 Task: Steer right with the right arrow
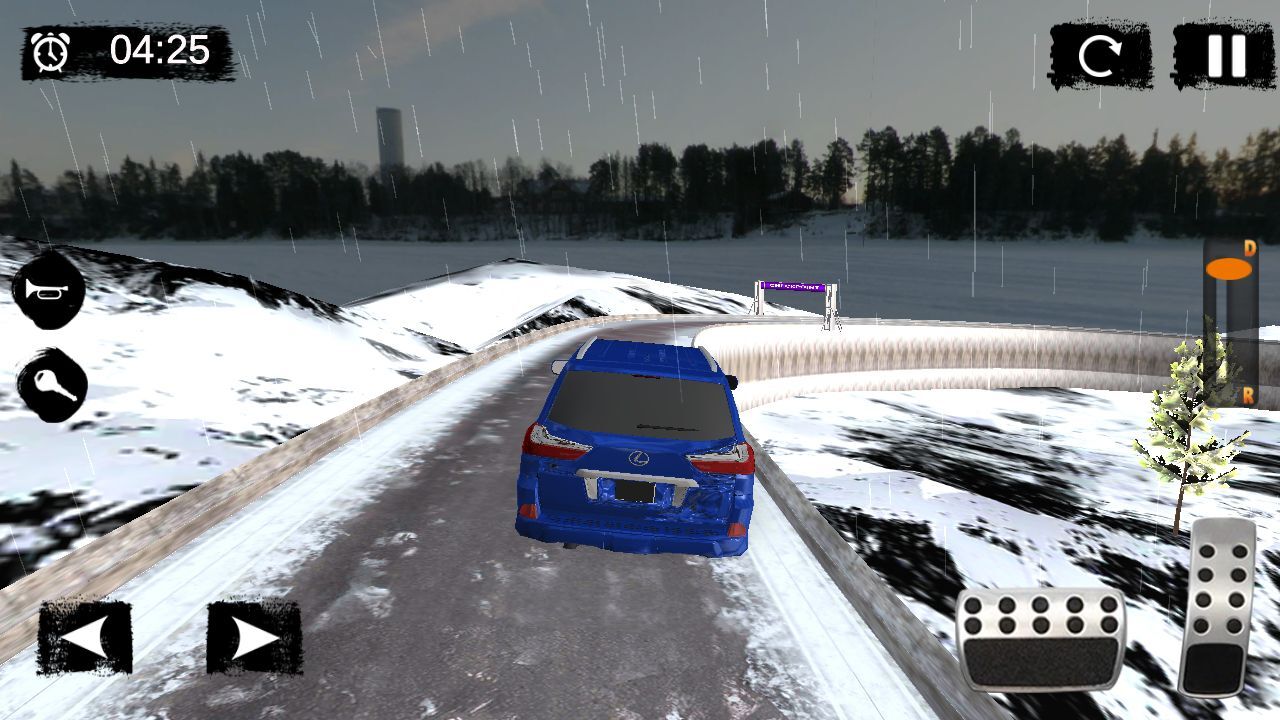(x=254, y=637)
